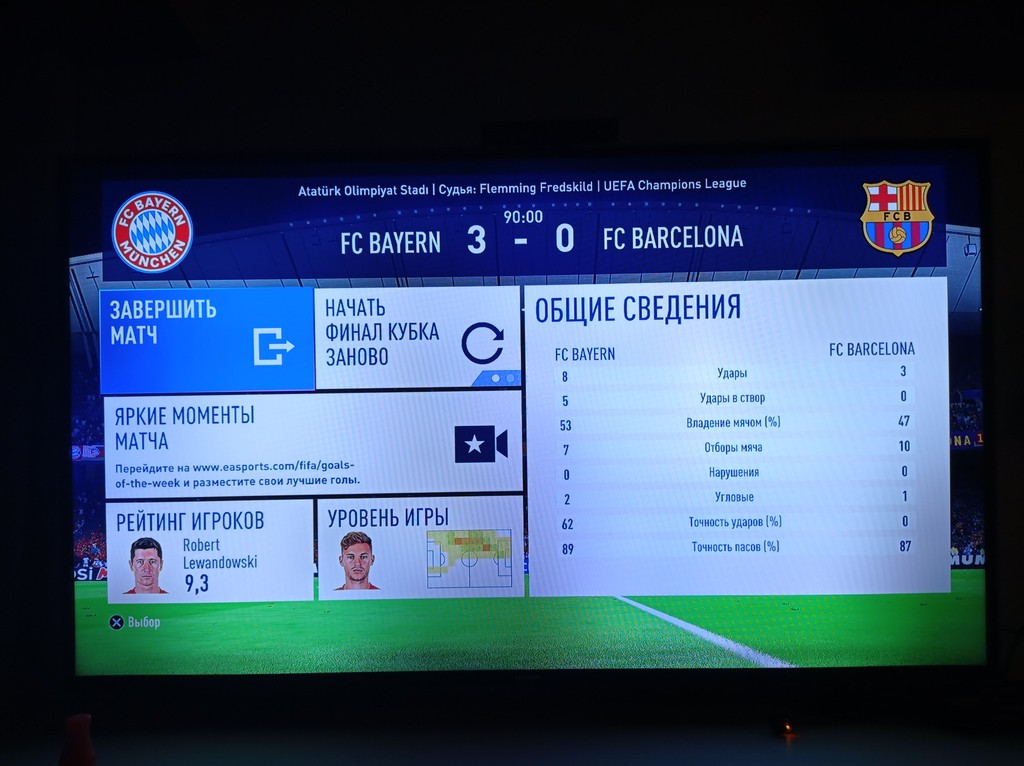Open the Рейтинг игроков tile
This screenshot has width=1024, height=766.
point(208,550)
